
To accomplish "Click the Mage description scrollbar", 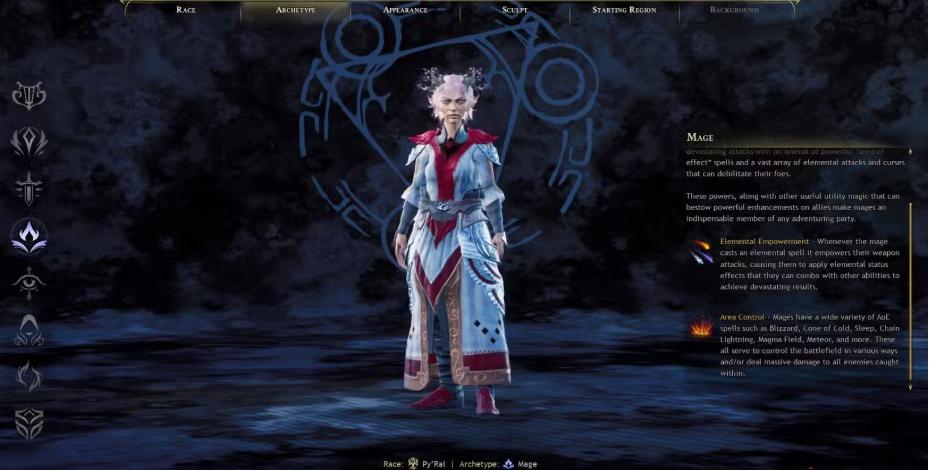I will [x=910, y=290].
